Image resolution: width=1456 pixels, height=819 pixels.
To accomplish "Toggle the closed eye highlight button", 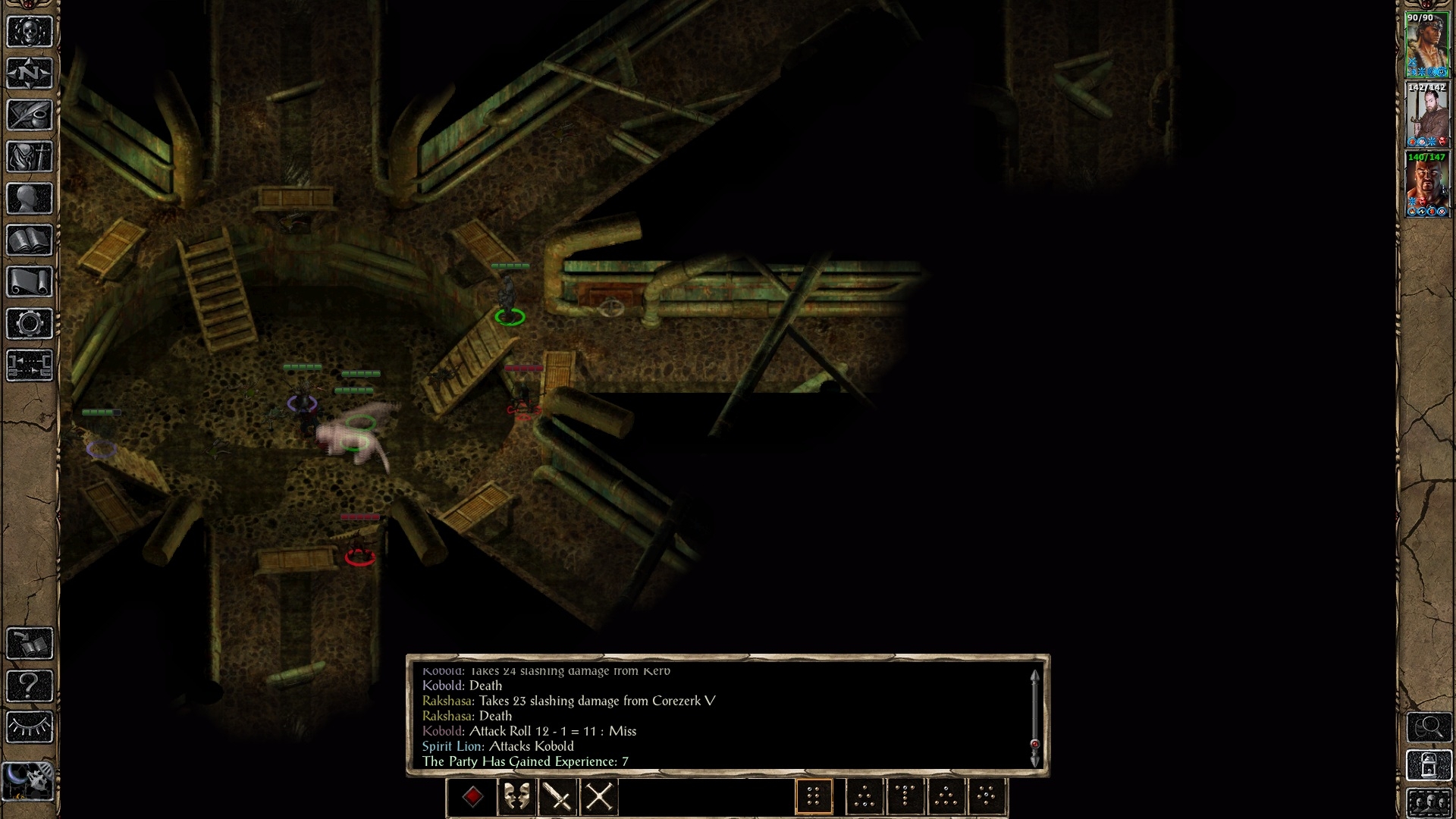I will coord(30,727).
